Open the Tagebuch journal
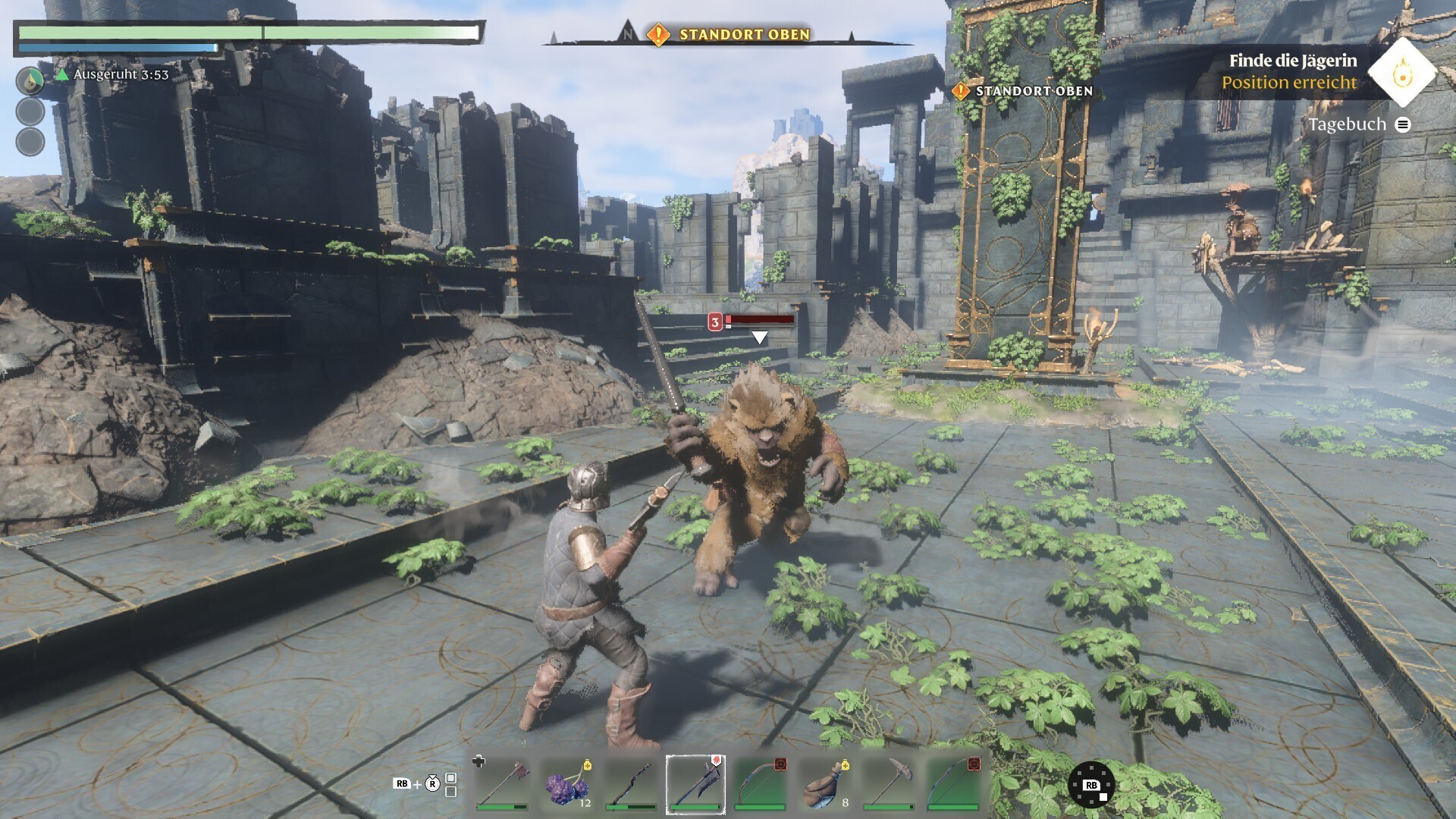Viewport: 1456px width, 819px height. 1358,124
